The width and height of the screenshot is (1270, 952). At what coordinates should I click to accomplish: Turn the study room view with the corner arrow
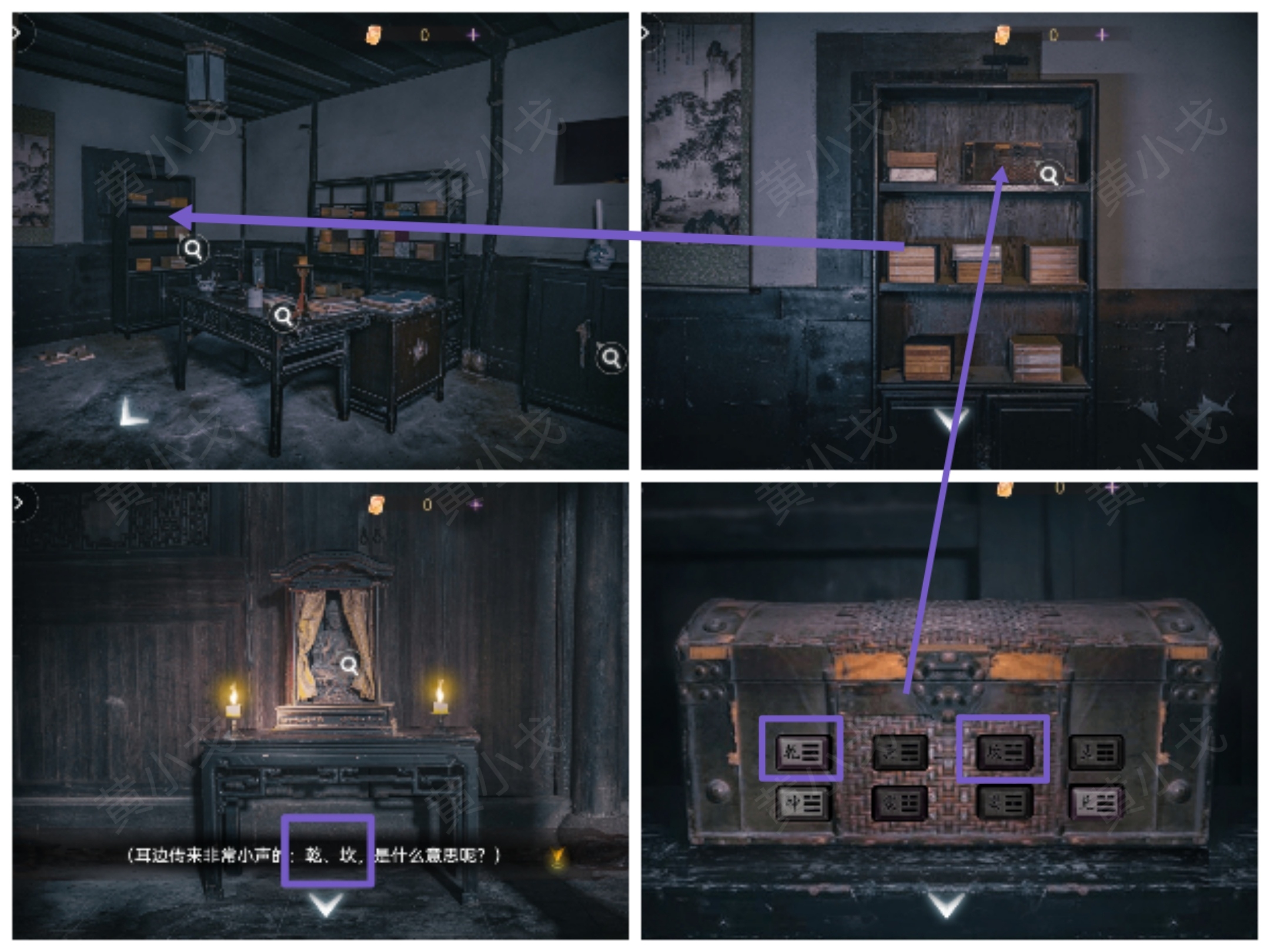pos(132,413)
